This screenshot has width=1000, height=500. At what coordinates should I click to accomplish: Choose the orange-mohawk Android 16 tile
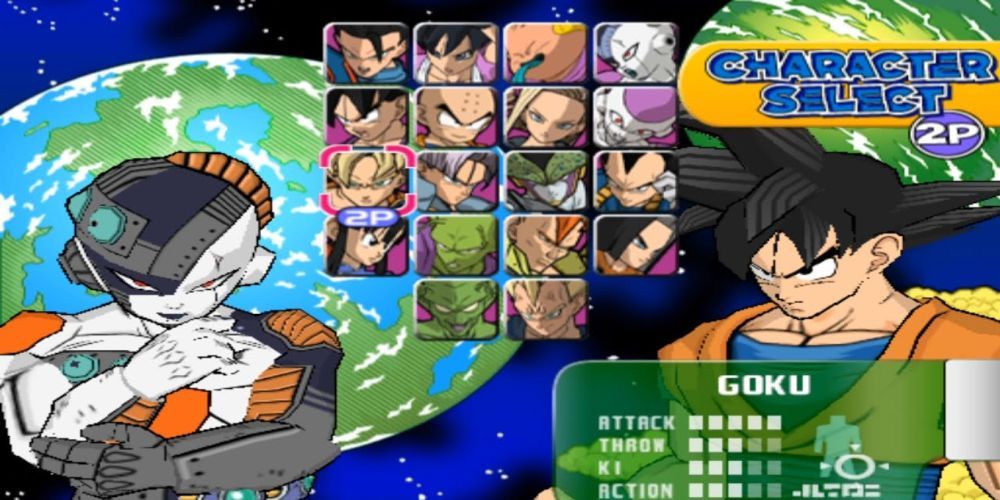coord(545,245)
